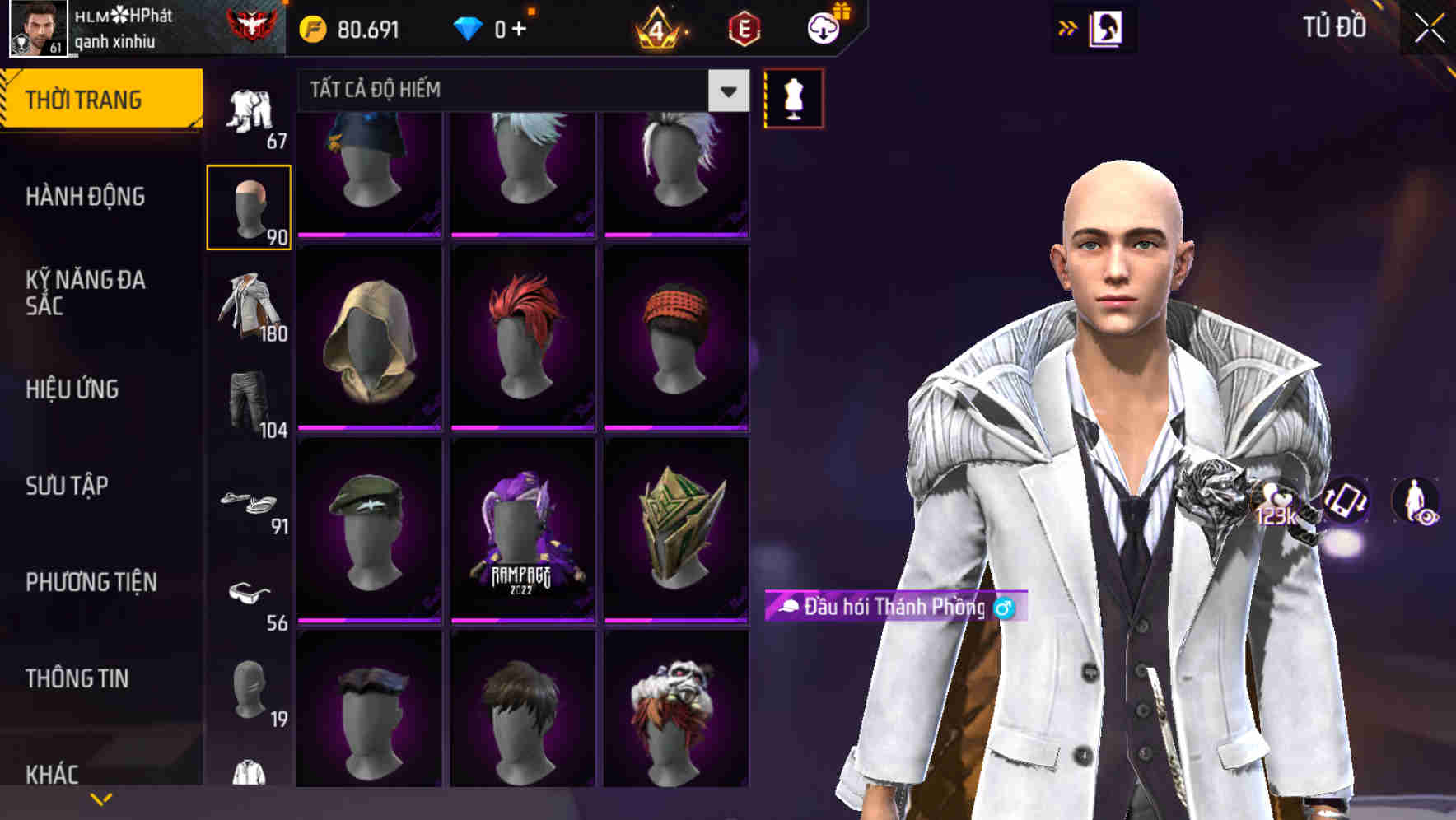Tap the cloud download gift icon
The image size is (1456, 820).
pyautogui.click(x=824, y=27)
